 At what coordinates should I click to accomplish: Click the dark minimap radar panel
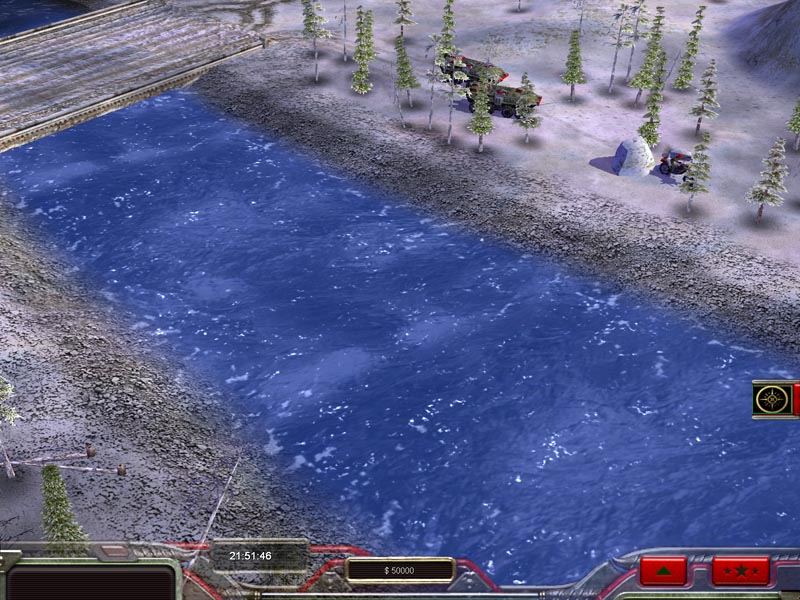click(90, 582)
